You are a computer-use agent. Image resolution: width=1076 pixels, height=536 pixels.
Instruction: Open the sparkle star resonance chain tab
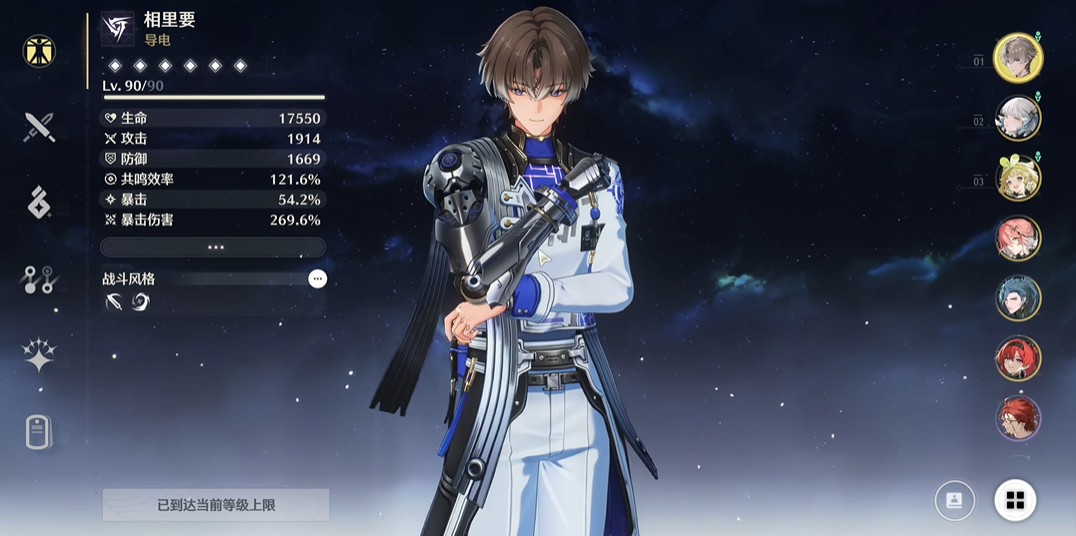click(39, 356)
